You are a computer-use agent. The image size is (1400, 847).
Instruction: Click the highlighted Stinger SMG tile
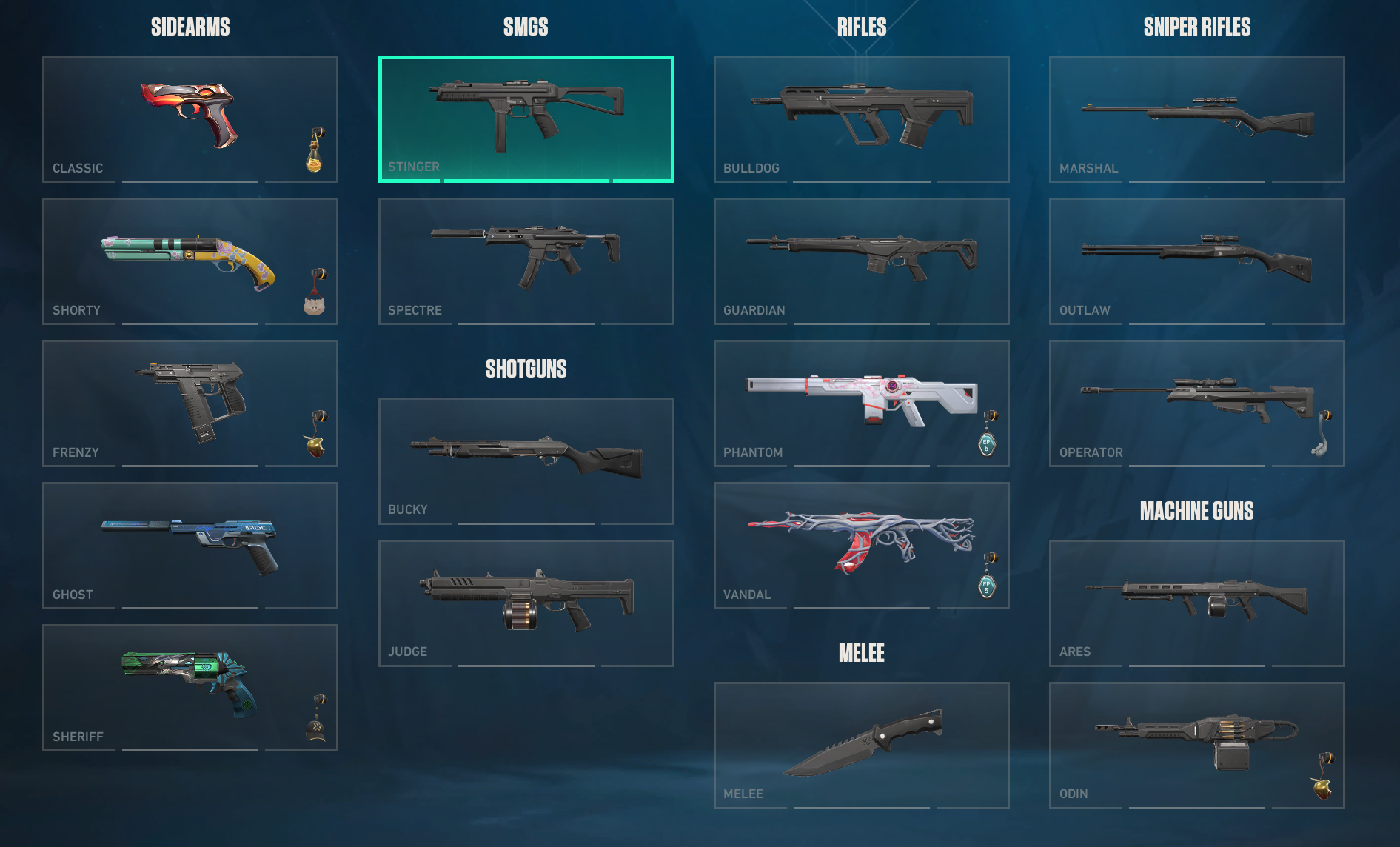526,118
